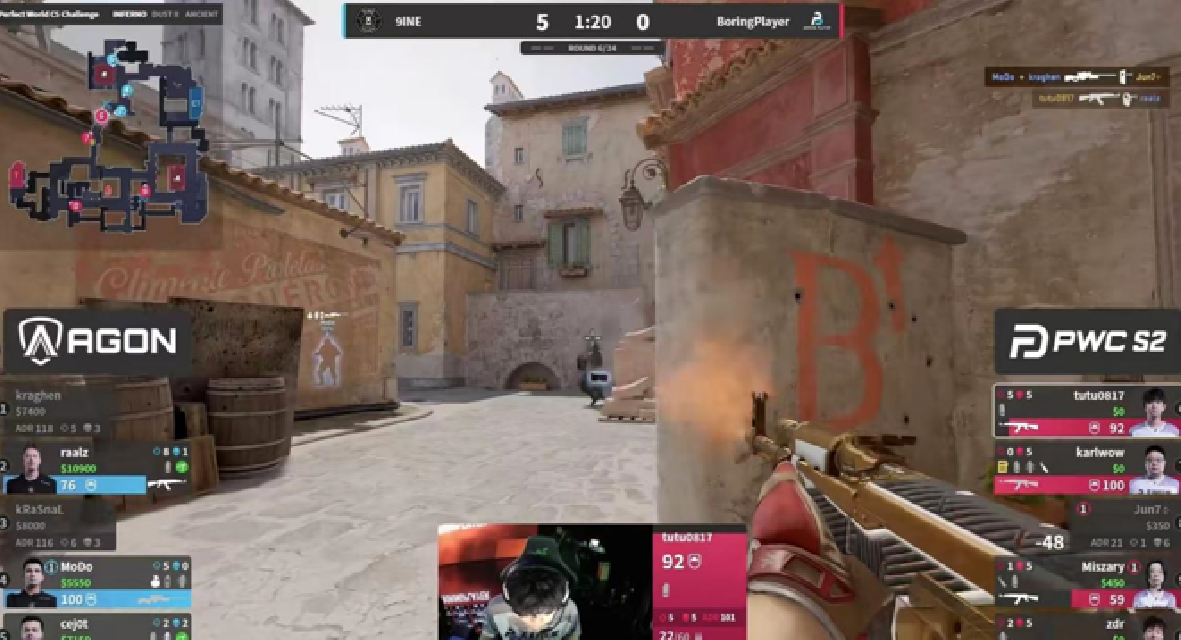Image resolution: width=1181 pixels, height=640 pixels.
Task: Select tutu0817's player card
Action: pos(1086,411)
